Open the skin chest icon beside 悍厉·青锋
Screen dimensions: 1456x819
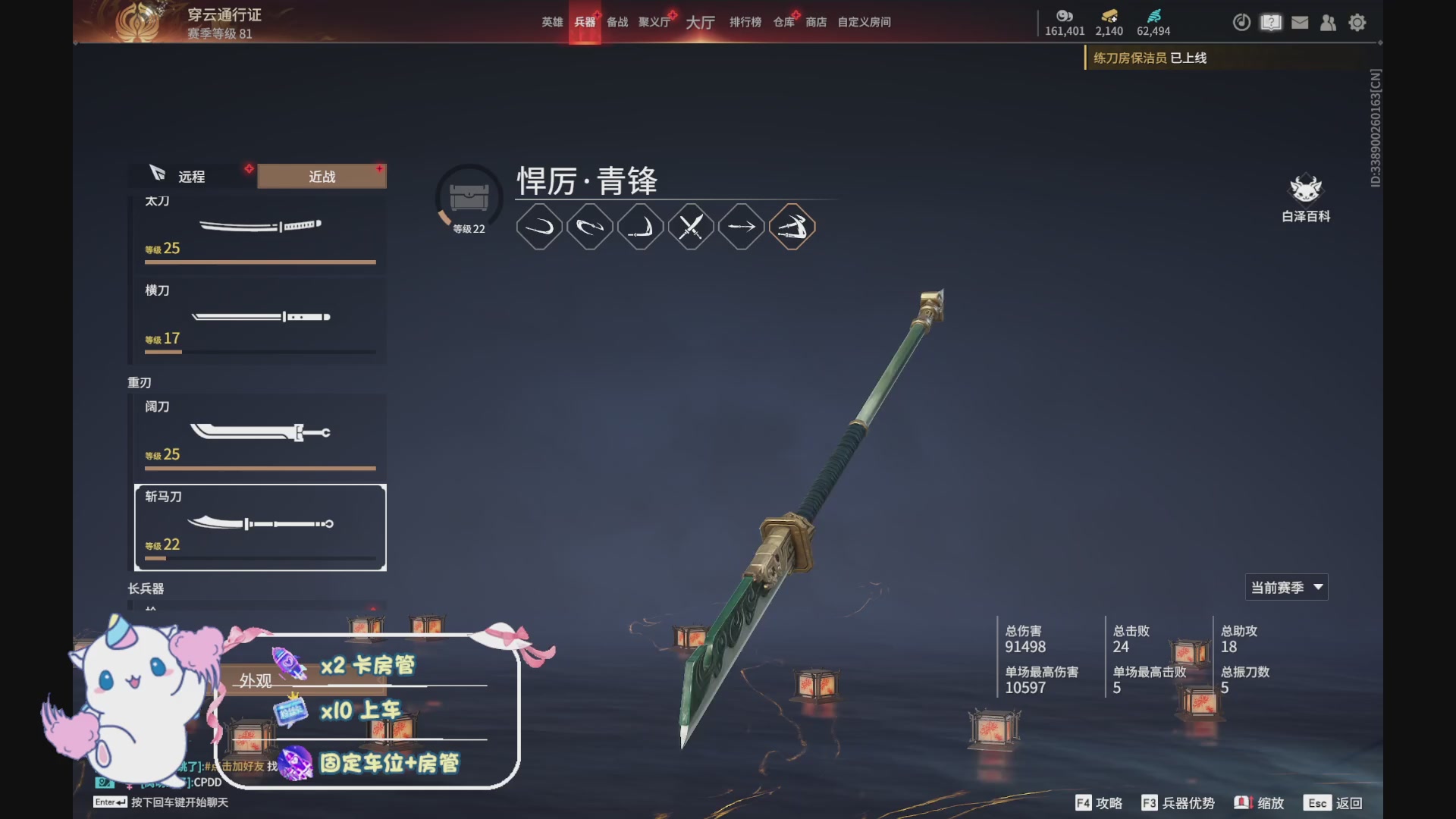468,196
